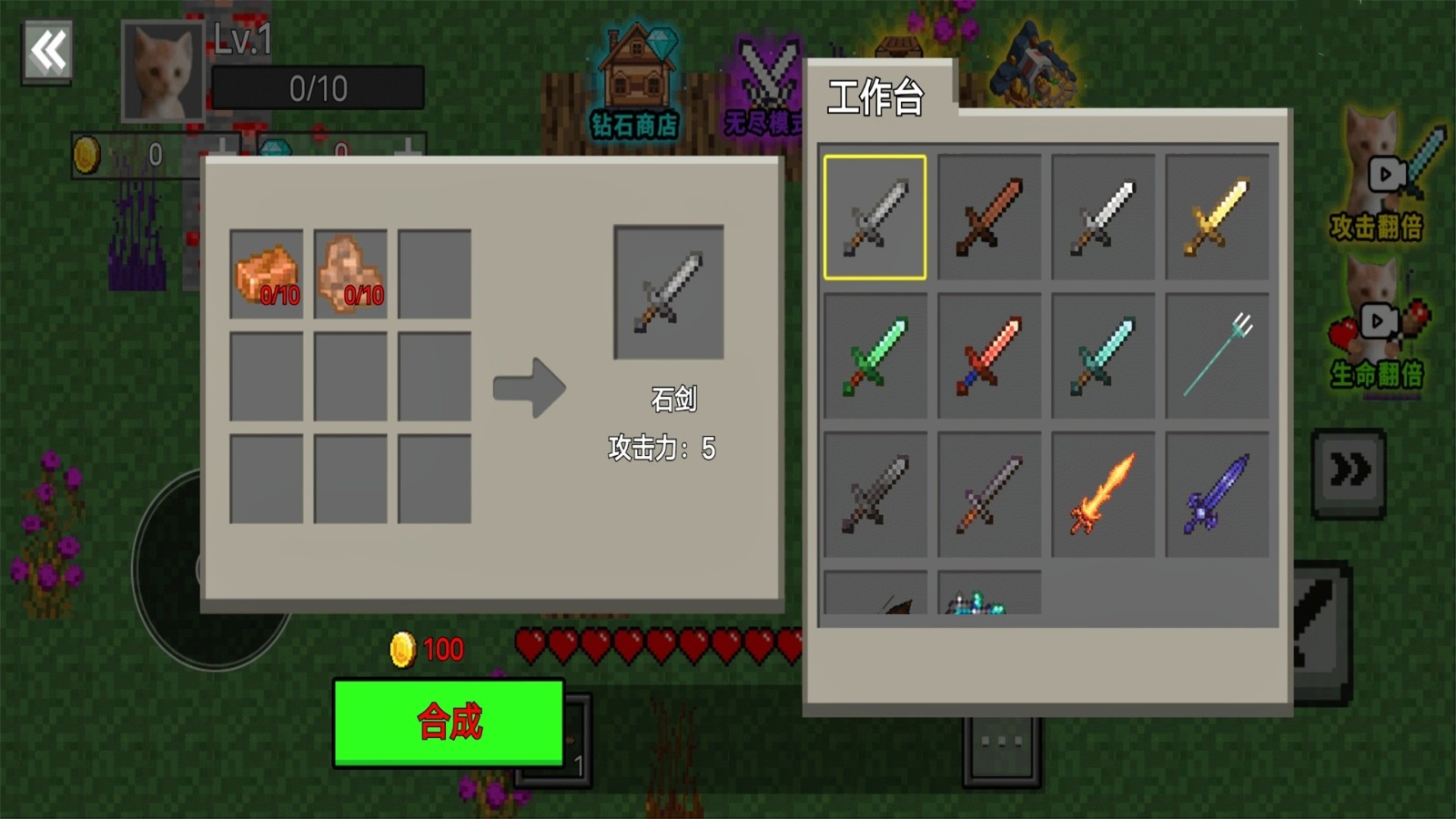Pick the trident recipe slot
This screenshot has width=1456, height=819.
(x=1217, y=356)
